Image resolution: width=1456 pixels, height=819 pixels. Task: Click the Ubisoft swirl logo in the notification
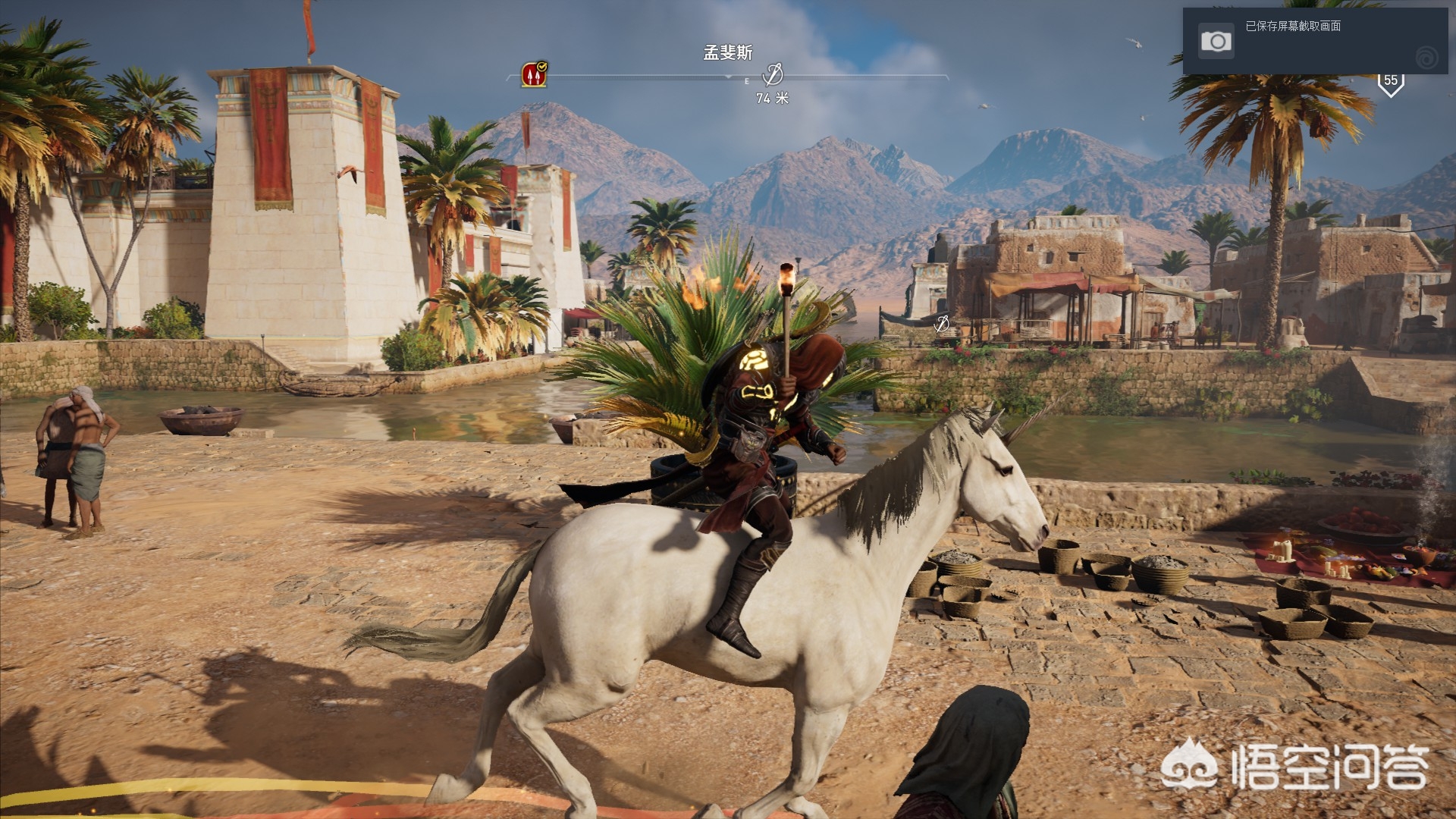(x=1426, y=57)
